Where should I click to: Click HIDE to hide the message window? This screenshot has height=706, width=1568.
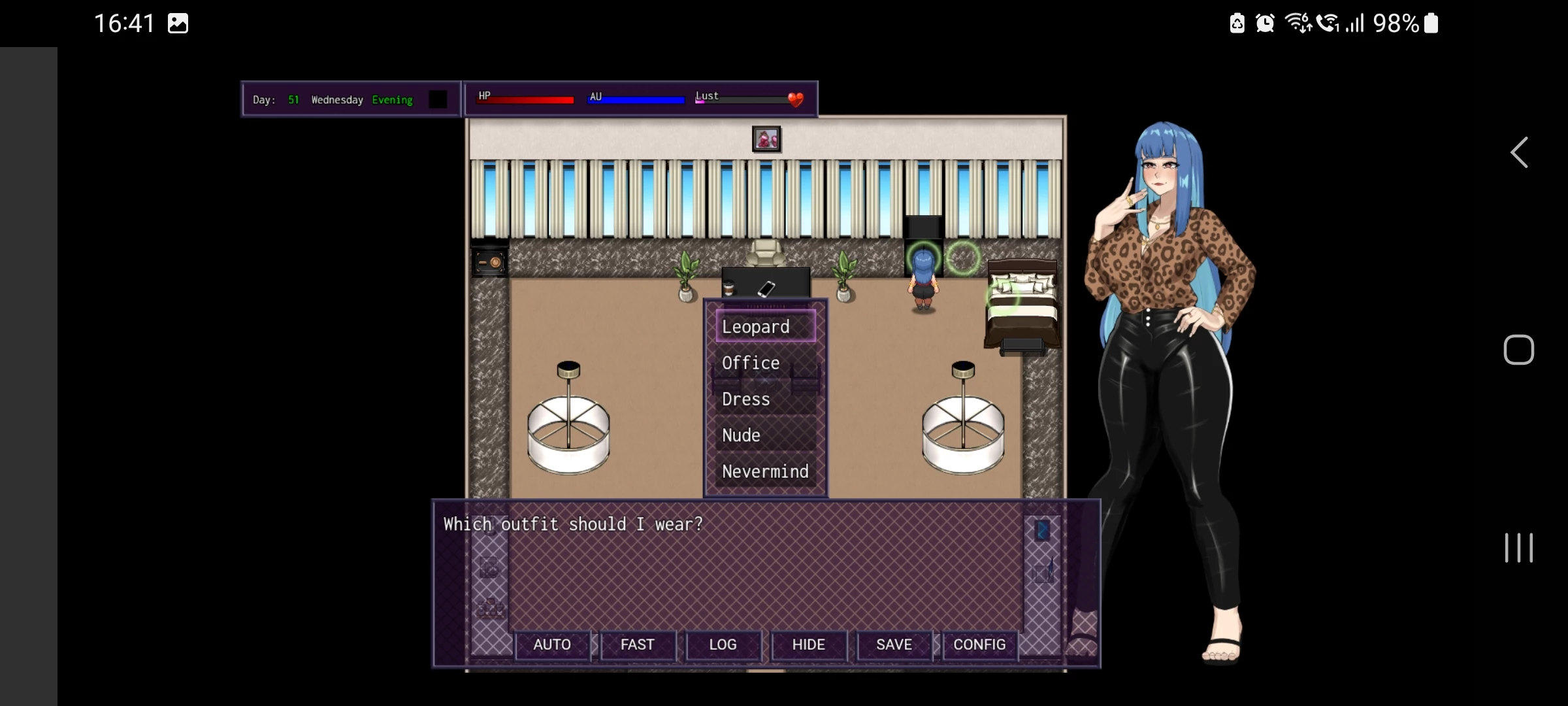pos(808,645)
